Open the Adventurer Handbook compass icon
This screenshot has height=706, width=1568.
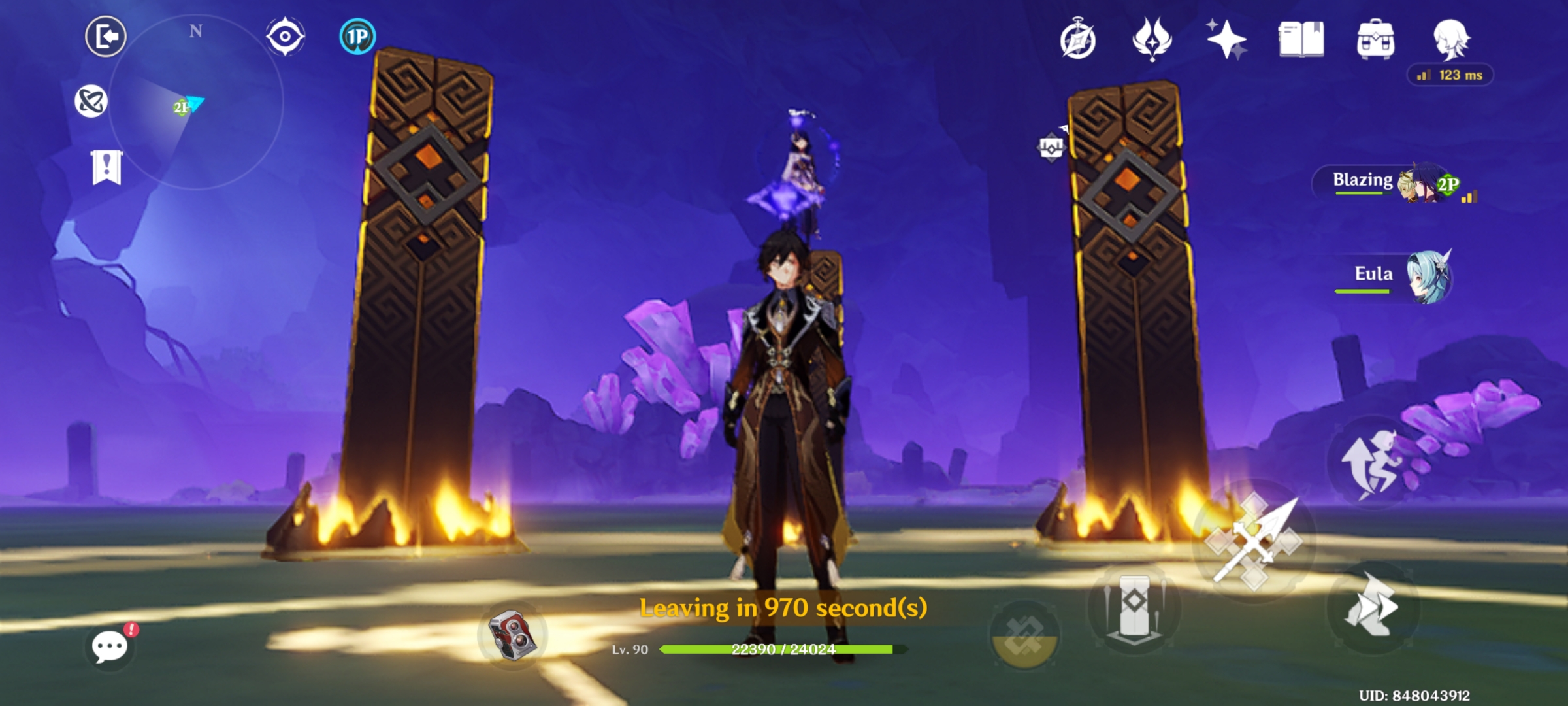coord(1079,39)
